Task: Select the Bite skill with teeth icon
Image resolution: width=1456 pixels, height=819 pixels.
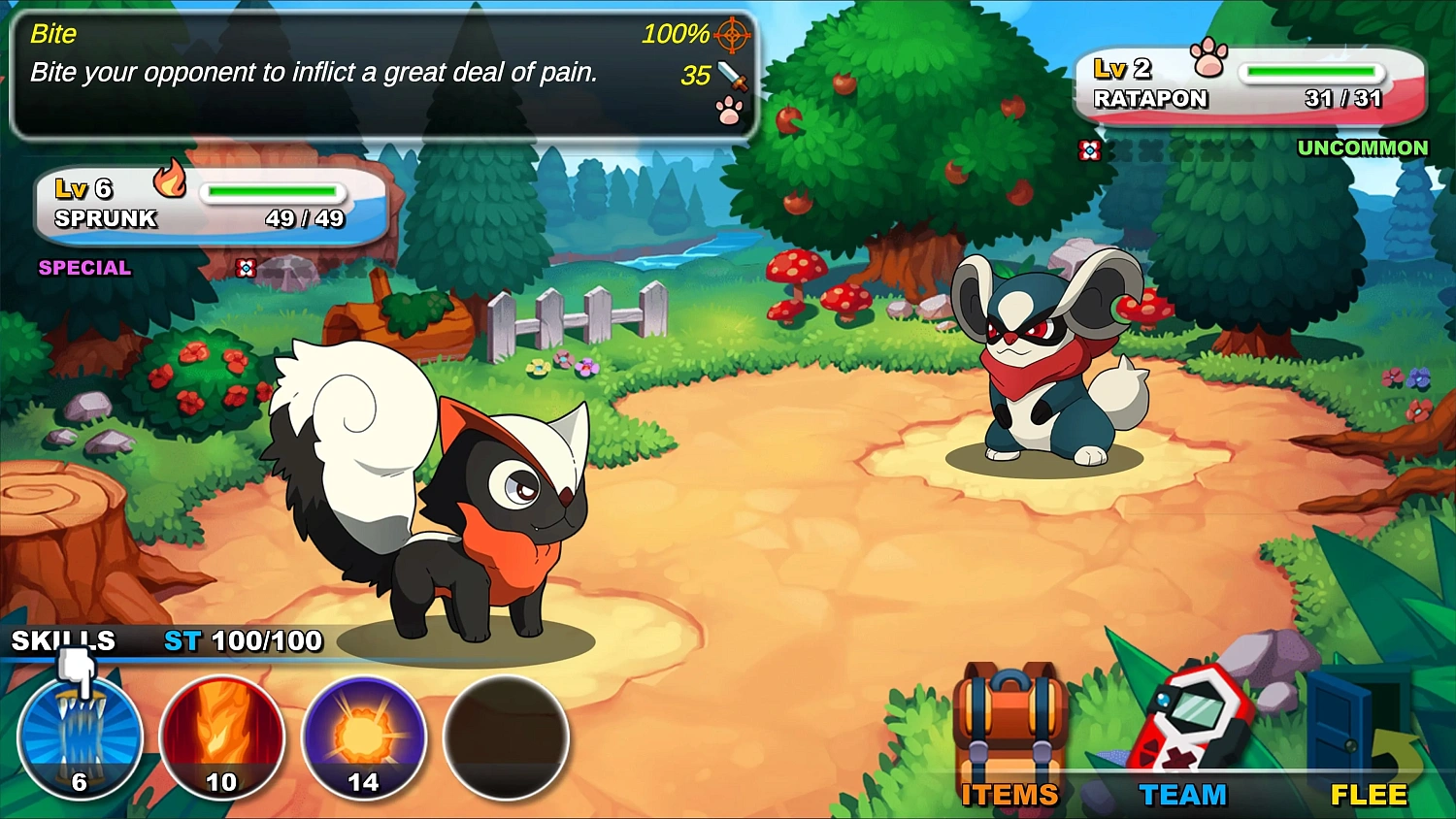Action: [81, 738]
